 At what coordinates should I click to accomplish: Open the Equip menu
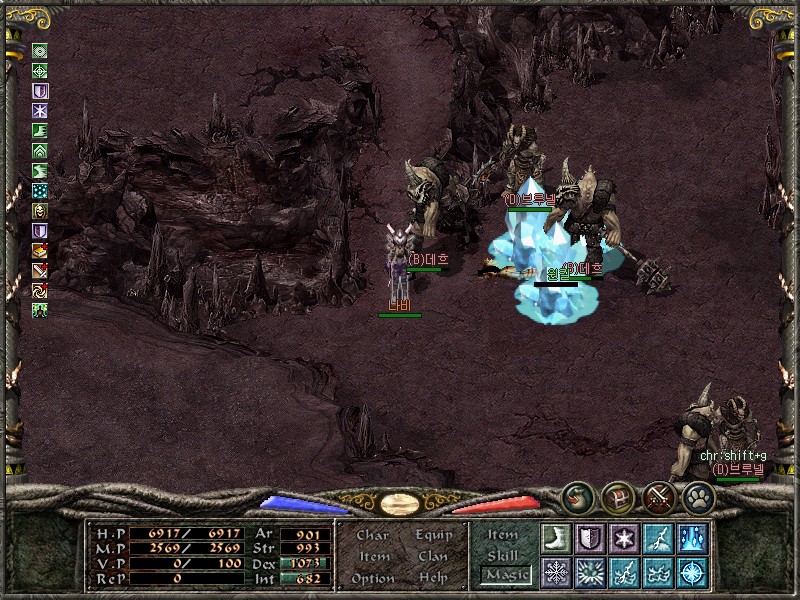point(434,535)
